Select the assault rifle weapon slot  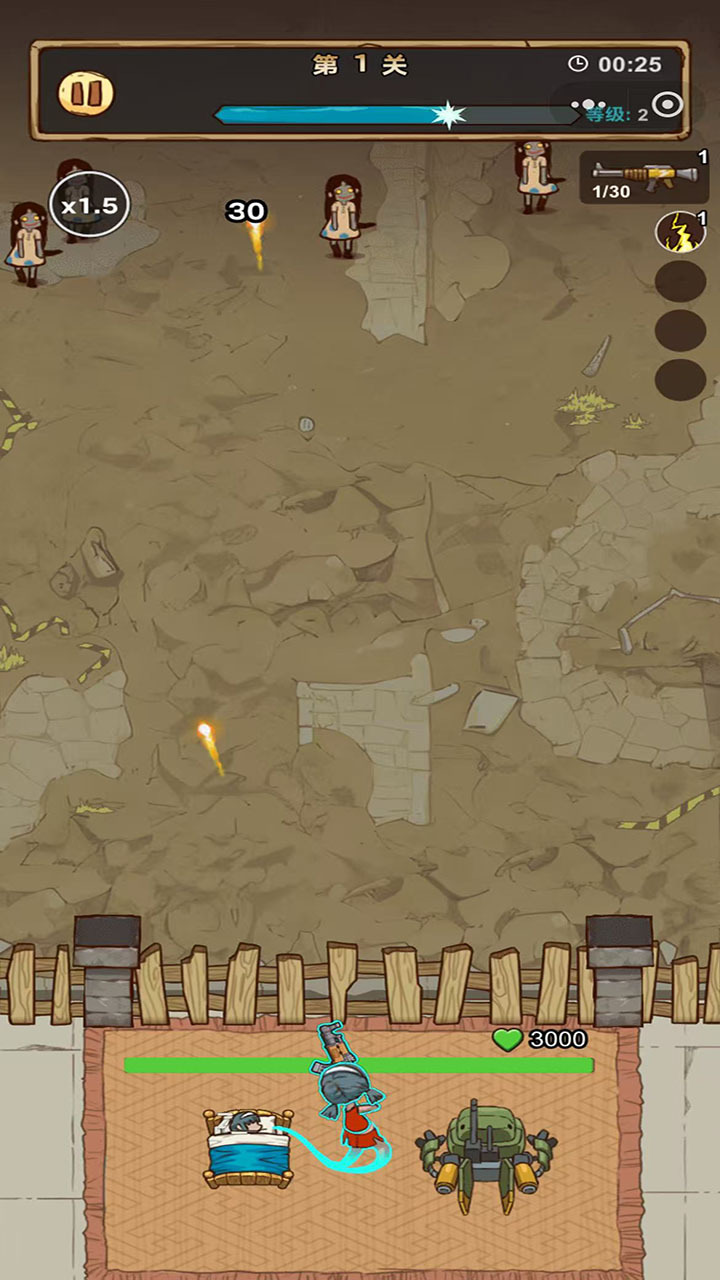644,176
